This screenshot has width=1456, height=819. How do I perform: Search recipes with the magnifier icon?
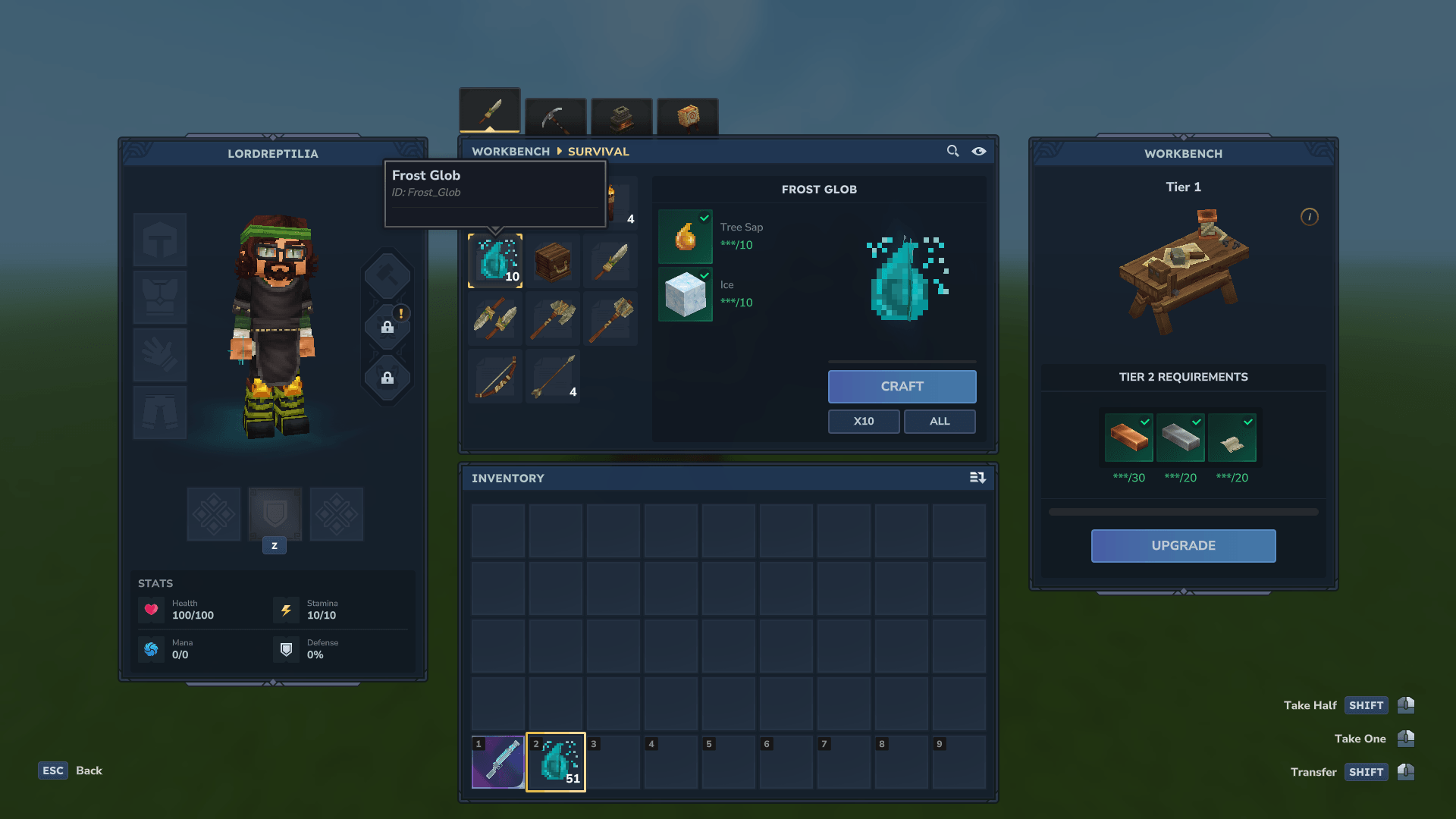point(952,151)
